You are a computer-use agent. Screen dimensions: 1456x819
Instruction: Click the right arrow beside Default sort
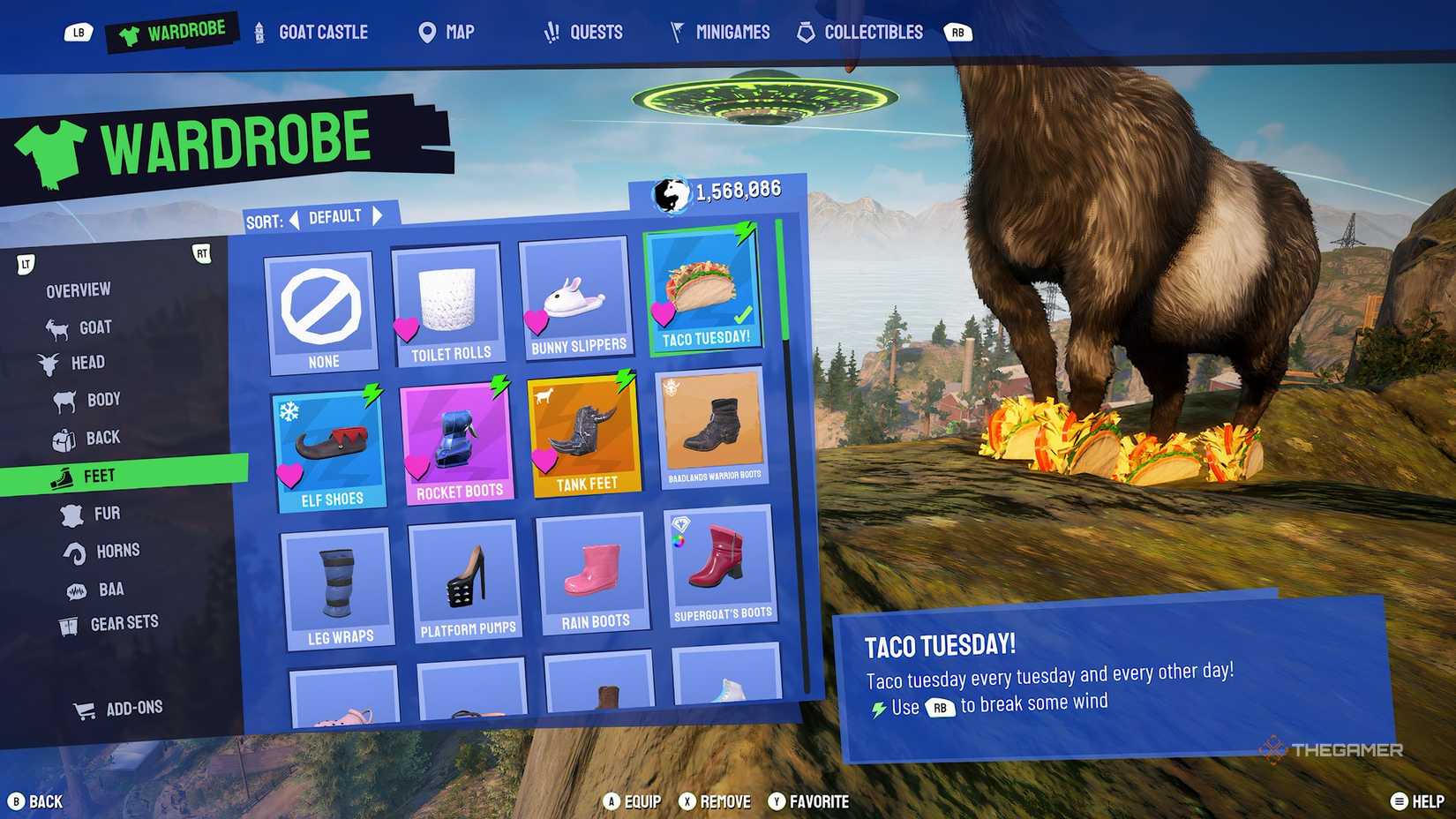378,214
